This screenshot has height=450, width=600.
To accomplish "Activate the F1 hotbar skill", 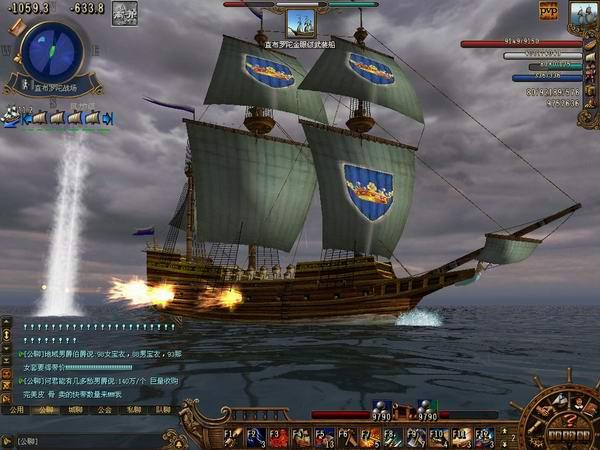I will [231, 436].
